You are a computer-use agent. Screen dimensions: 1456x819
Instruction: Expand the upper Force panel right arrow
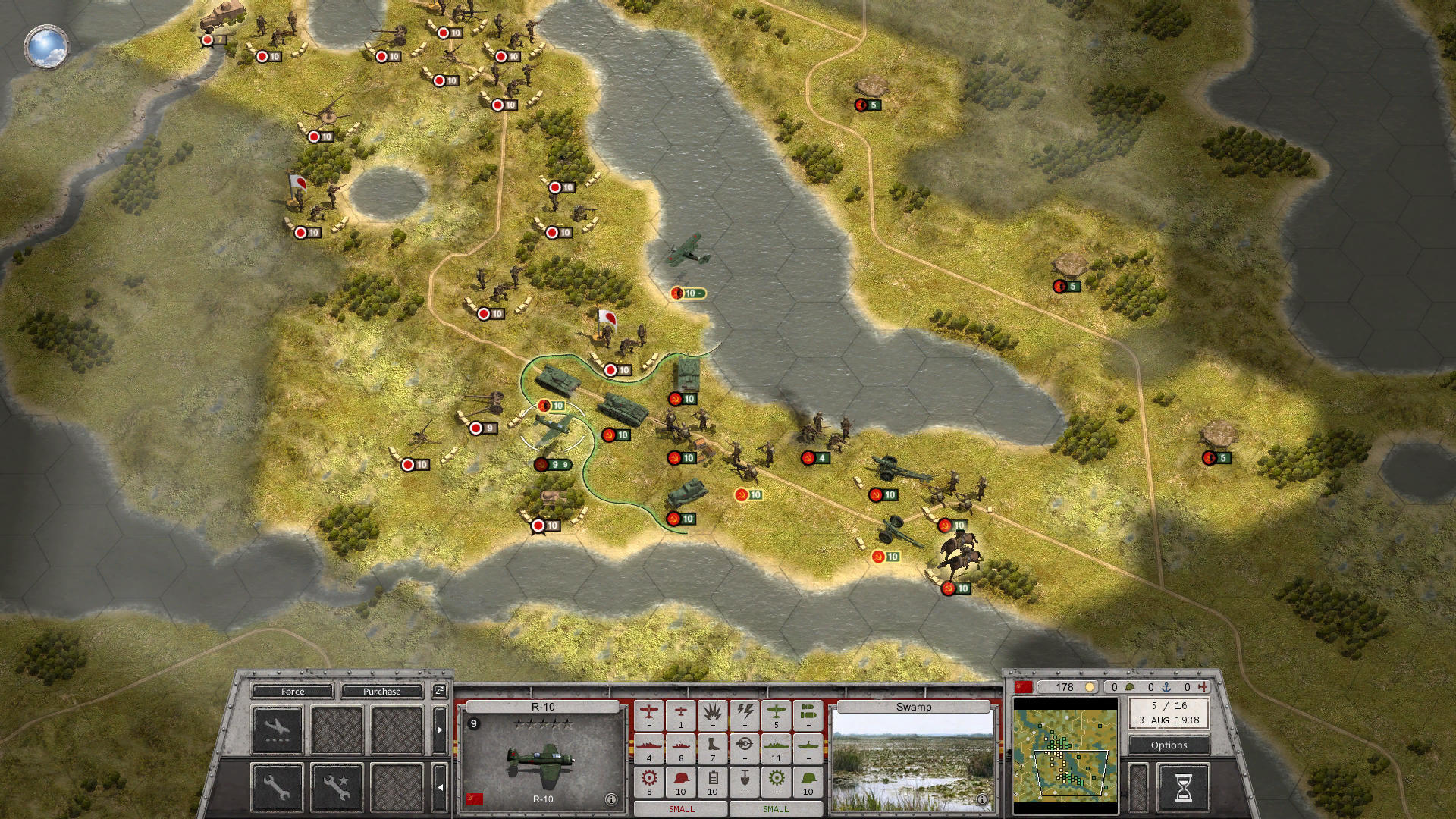440,730
